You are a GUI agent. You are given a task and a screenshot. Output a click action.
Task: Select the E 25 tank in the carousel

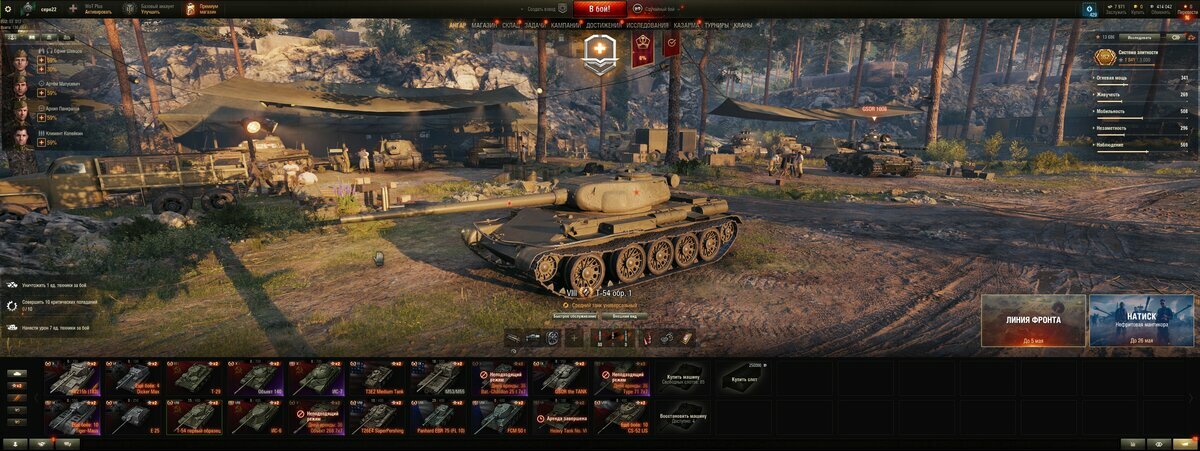pyautogui.click(x=133, y=417)
